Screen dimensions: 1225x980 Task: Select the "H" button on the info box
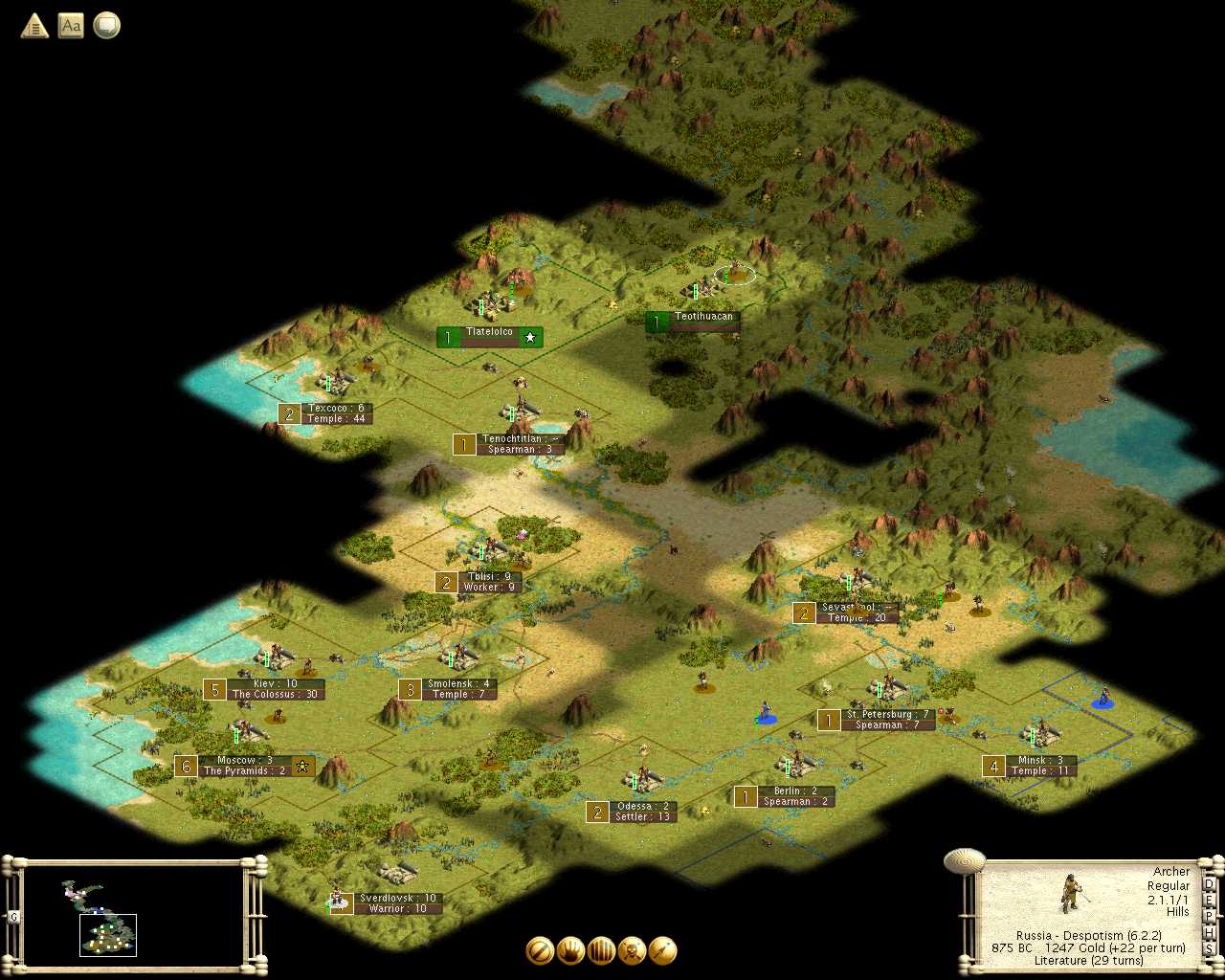point(1209,933)
